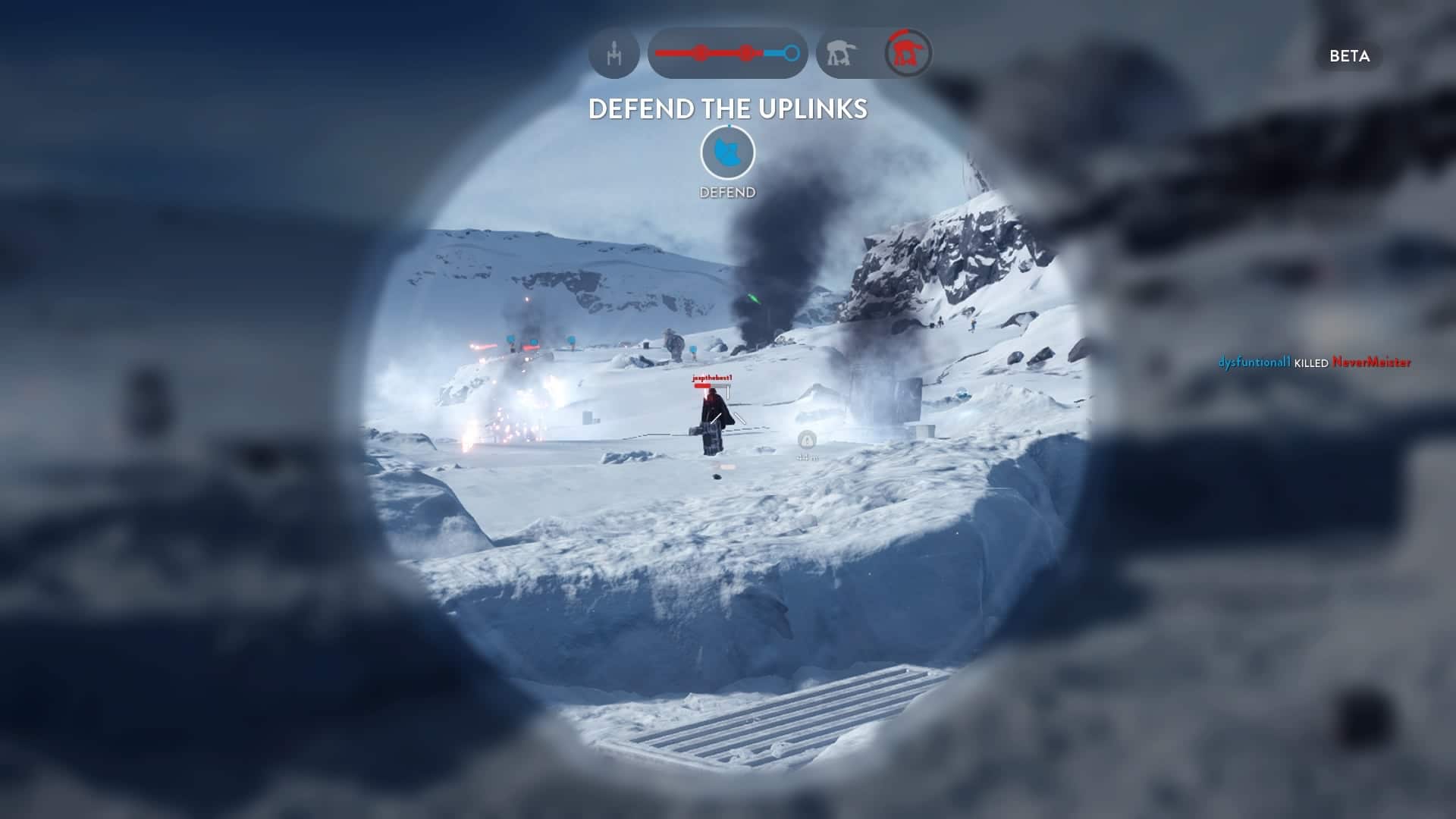Click the Y-wing bomber icon
The image size is (1456, 819).
coord(613,54)
